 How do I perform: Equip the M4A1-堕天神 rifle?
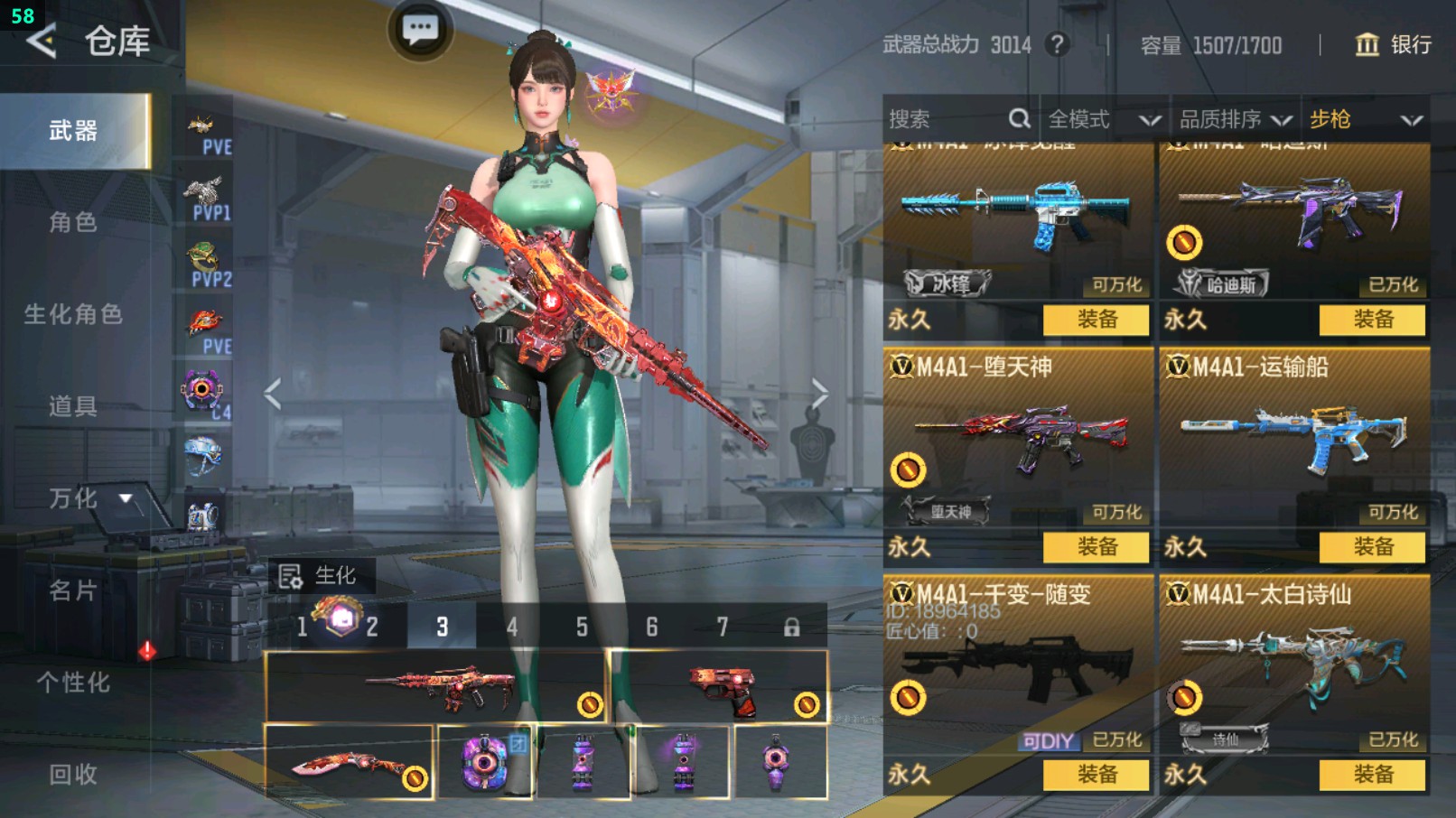tap(1096, 546)
